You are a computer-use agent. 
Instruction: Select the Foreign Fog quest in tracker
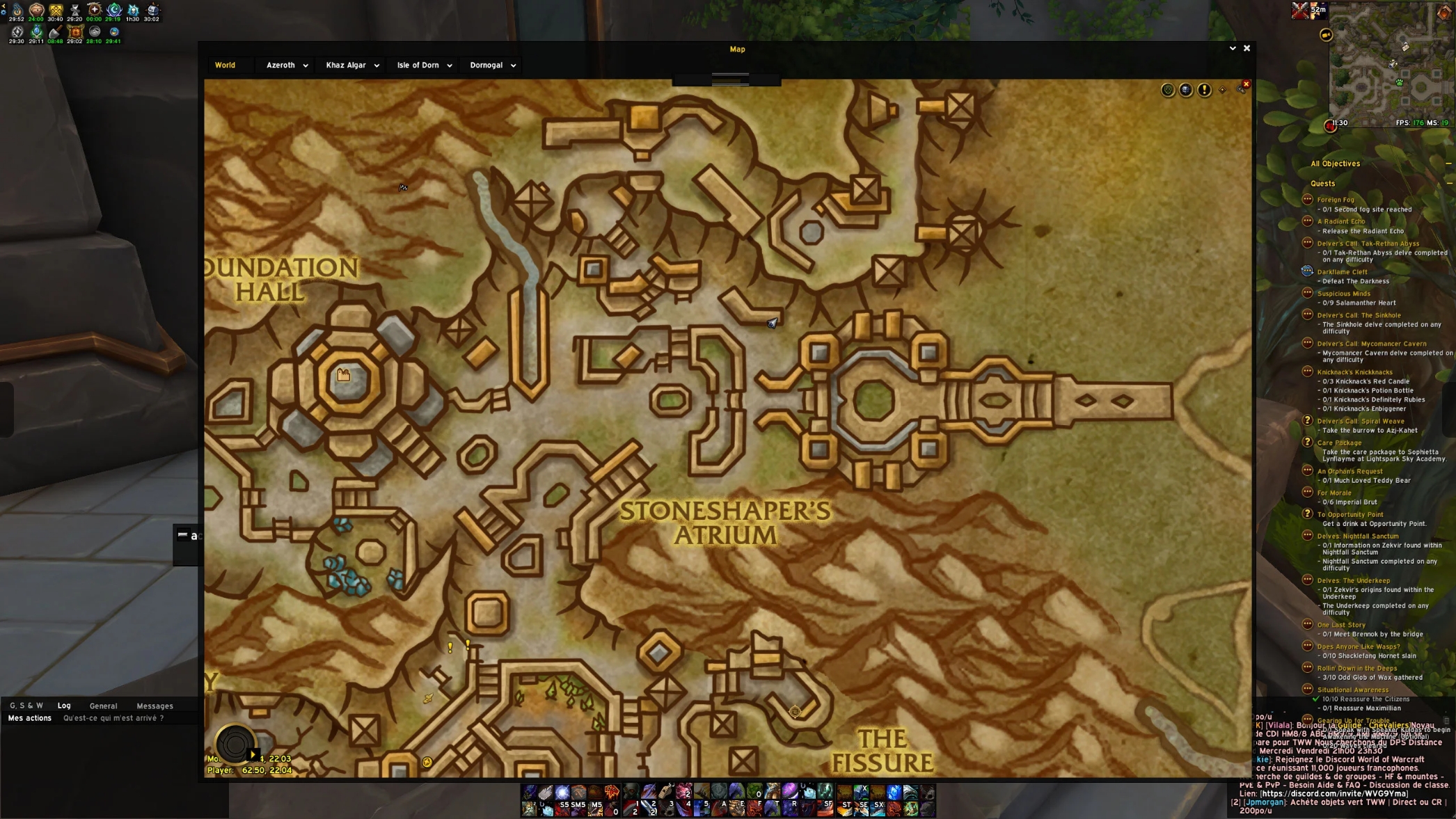point(1335,200)
